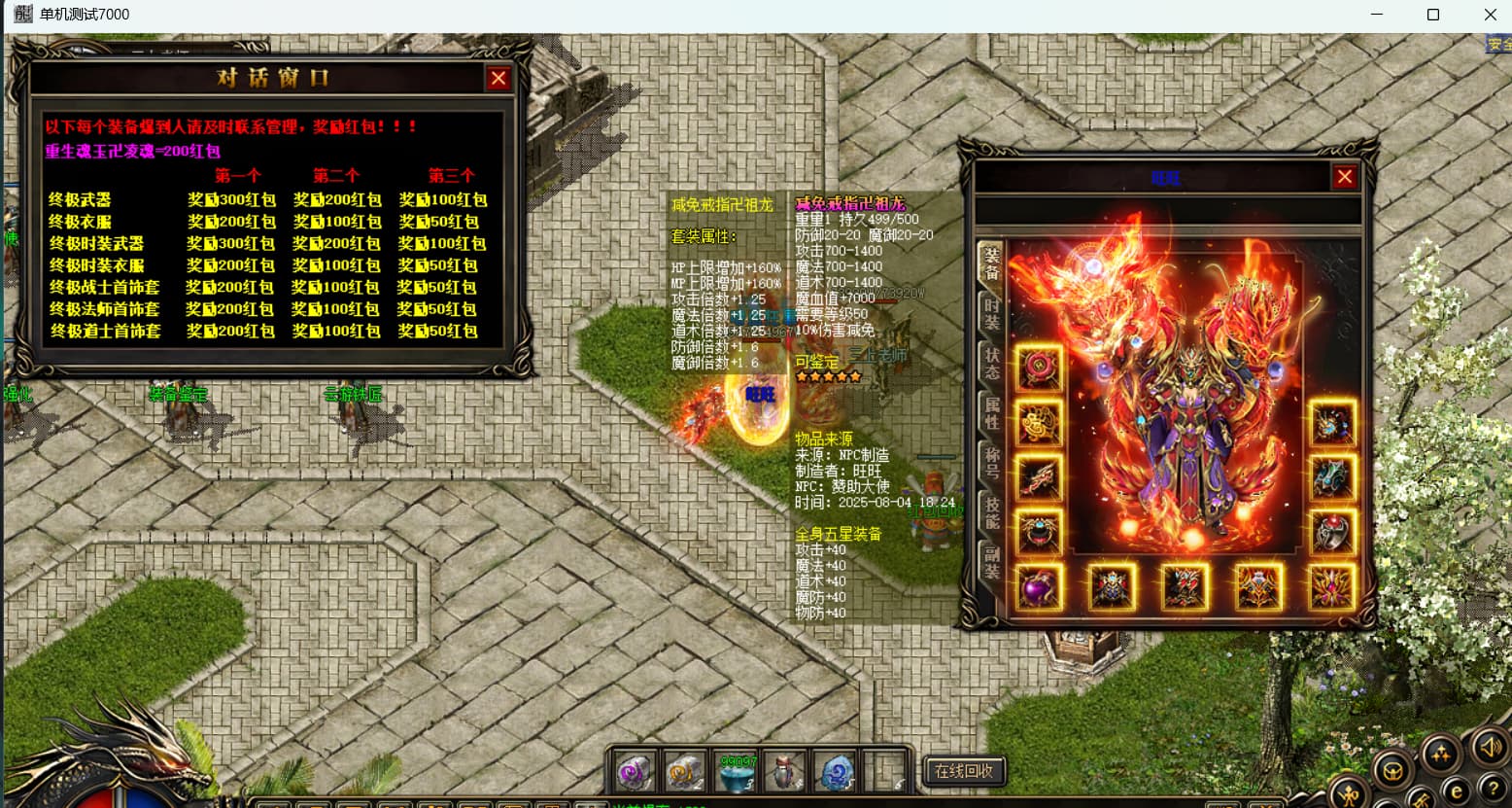Use the purple spiral scroll in hotbar slot 1
This screenshot has height=808, width=1512.
(x=635, y=772)
